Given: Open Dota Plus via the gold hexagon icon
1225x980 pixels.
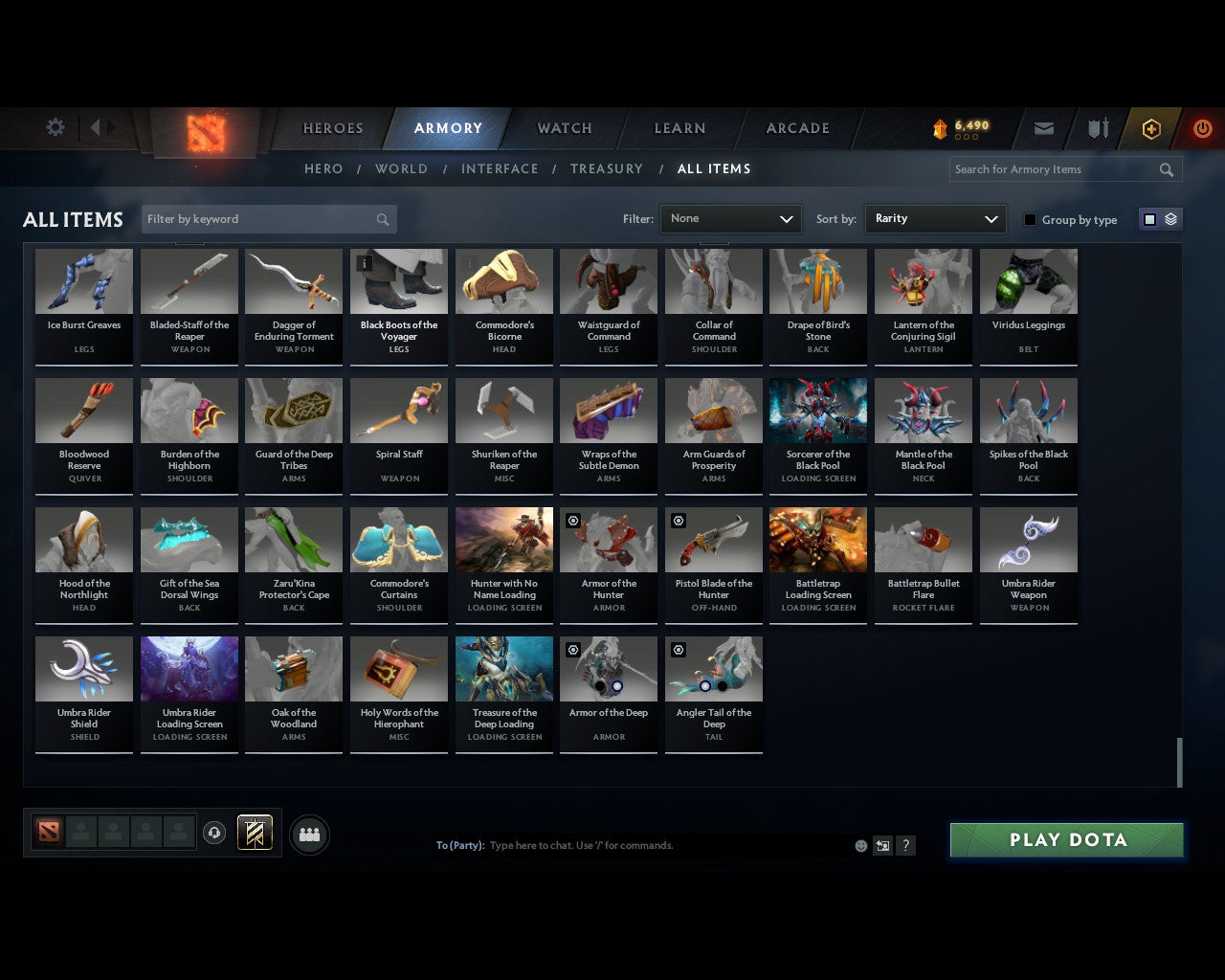Looking at the screenshot, I should point(1151,127).
